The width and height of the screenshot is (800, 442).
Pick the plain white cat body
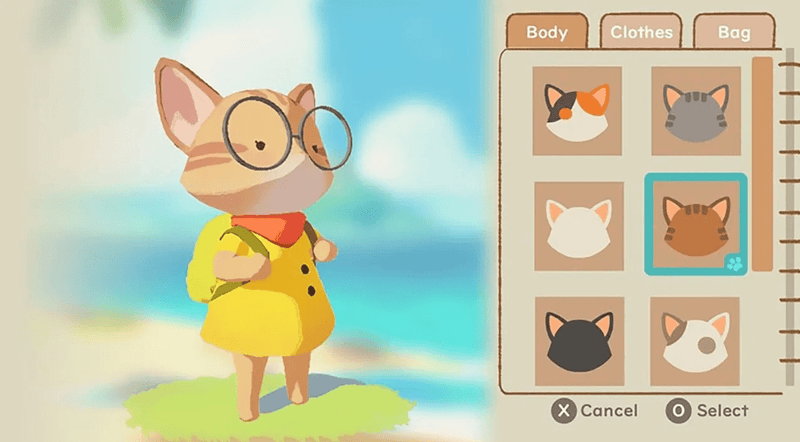pyautogui.click(x=577, y=226)
